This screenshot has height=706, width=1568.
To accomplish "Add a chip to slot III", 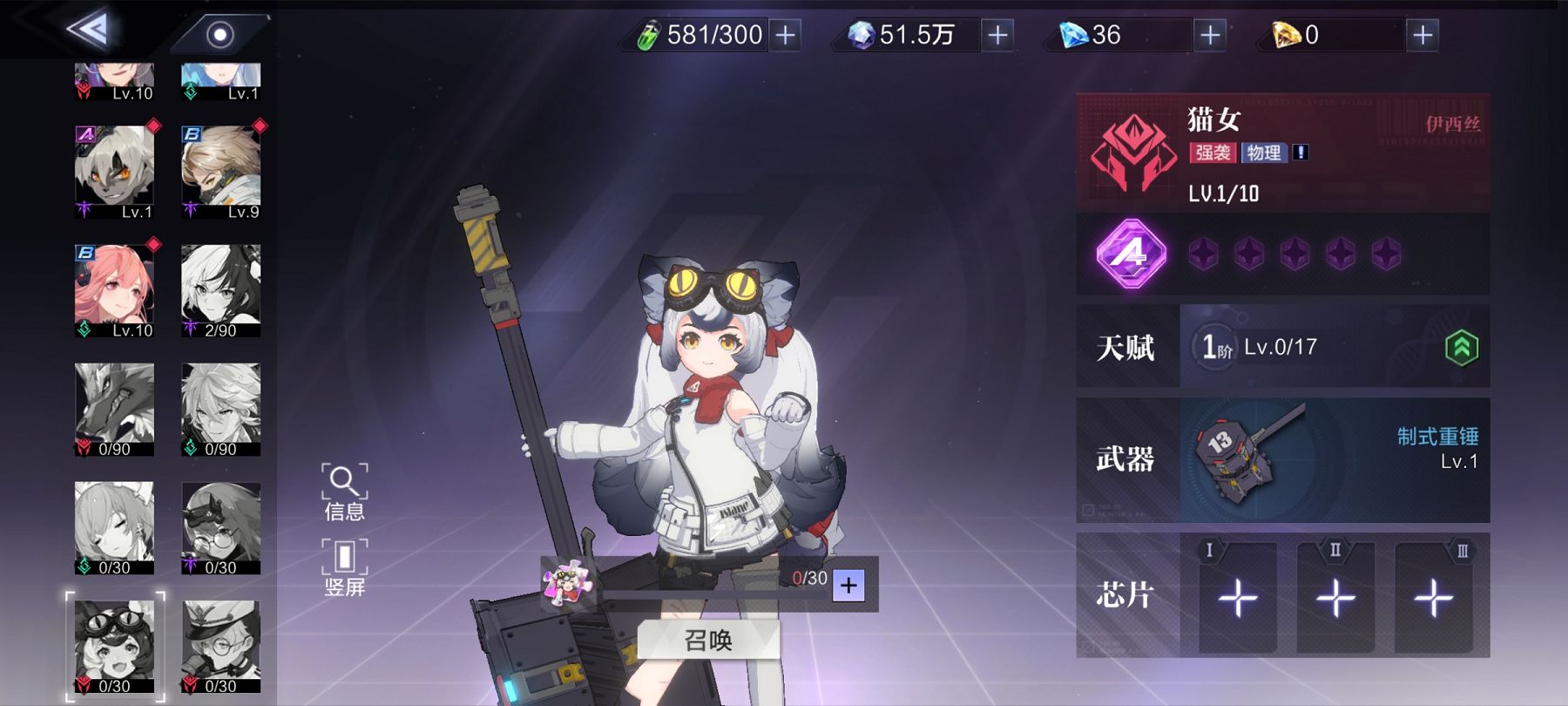I will pos(1433,598).
